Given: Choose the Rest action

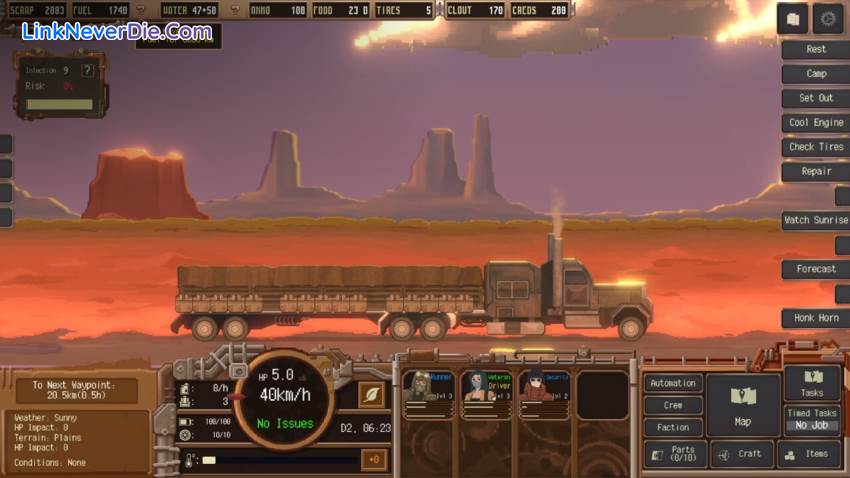Looking at the screenshot, I should [816, 49].
